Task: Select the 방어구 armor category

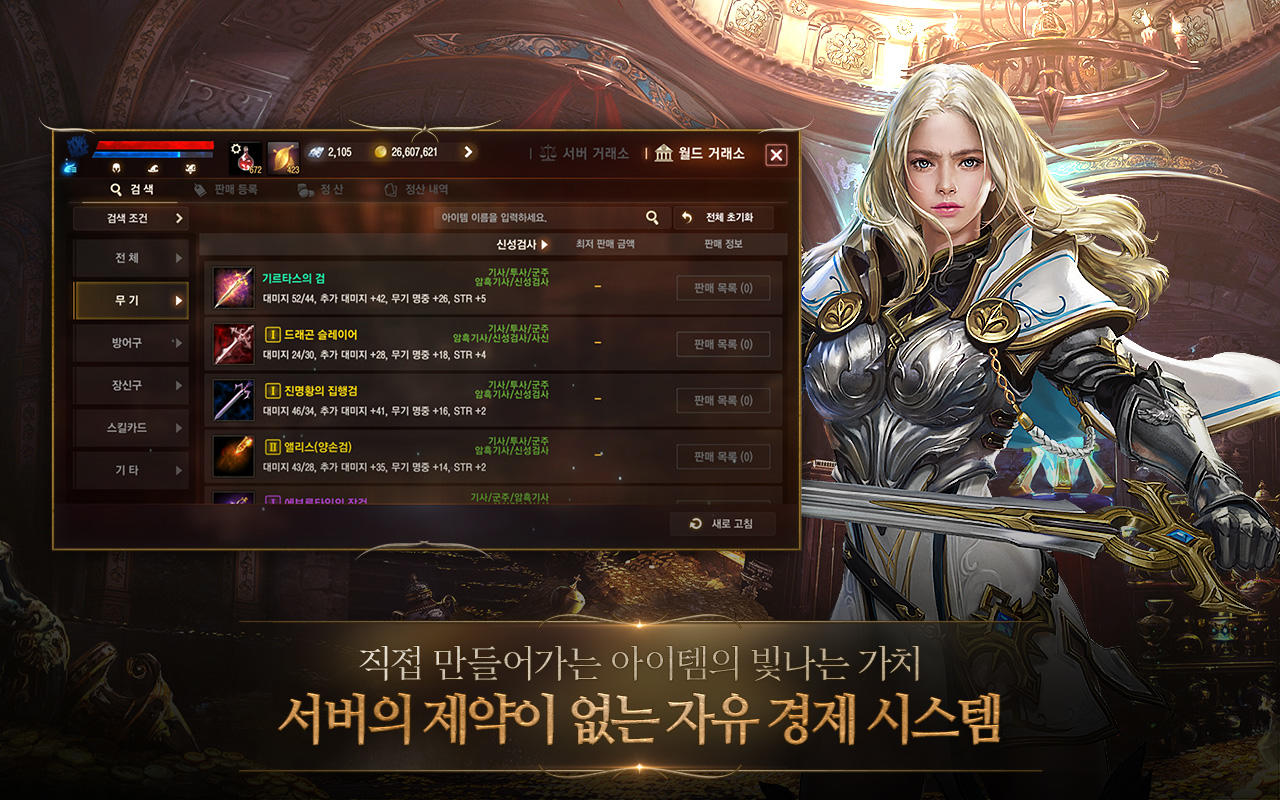Action: [130, 341]
